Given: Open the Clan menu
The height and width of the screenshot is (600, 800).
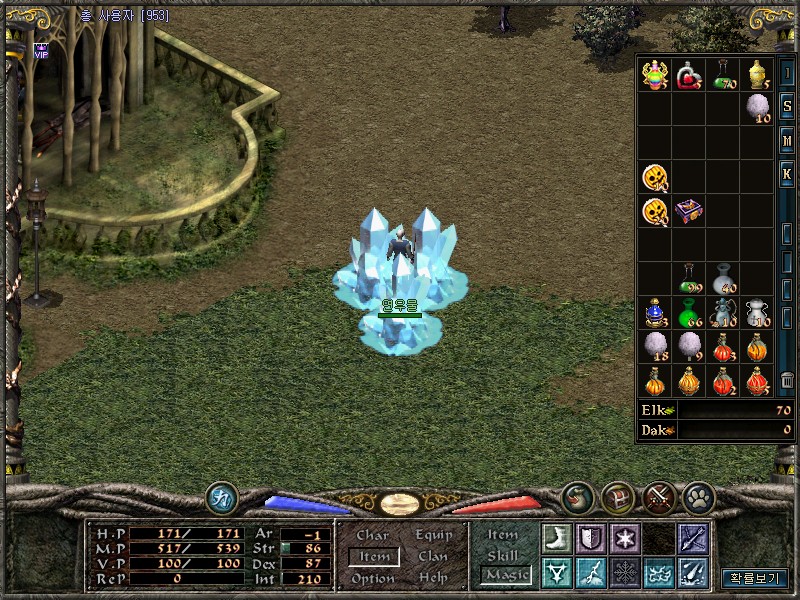Looking at the screenshot, I should (x=433, y=557).
